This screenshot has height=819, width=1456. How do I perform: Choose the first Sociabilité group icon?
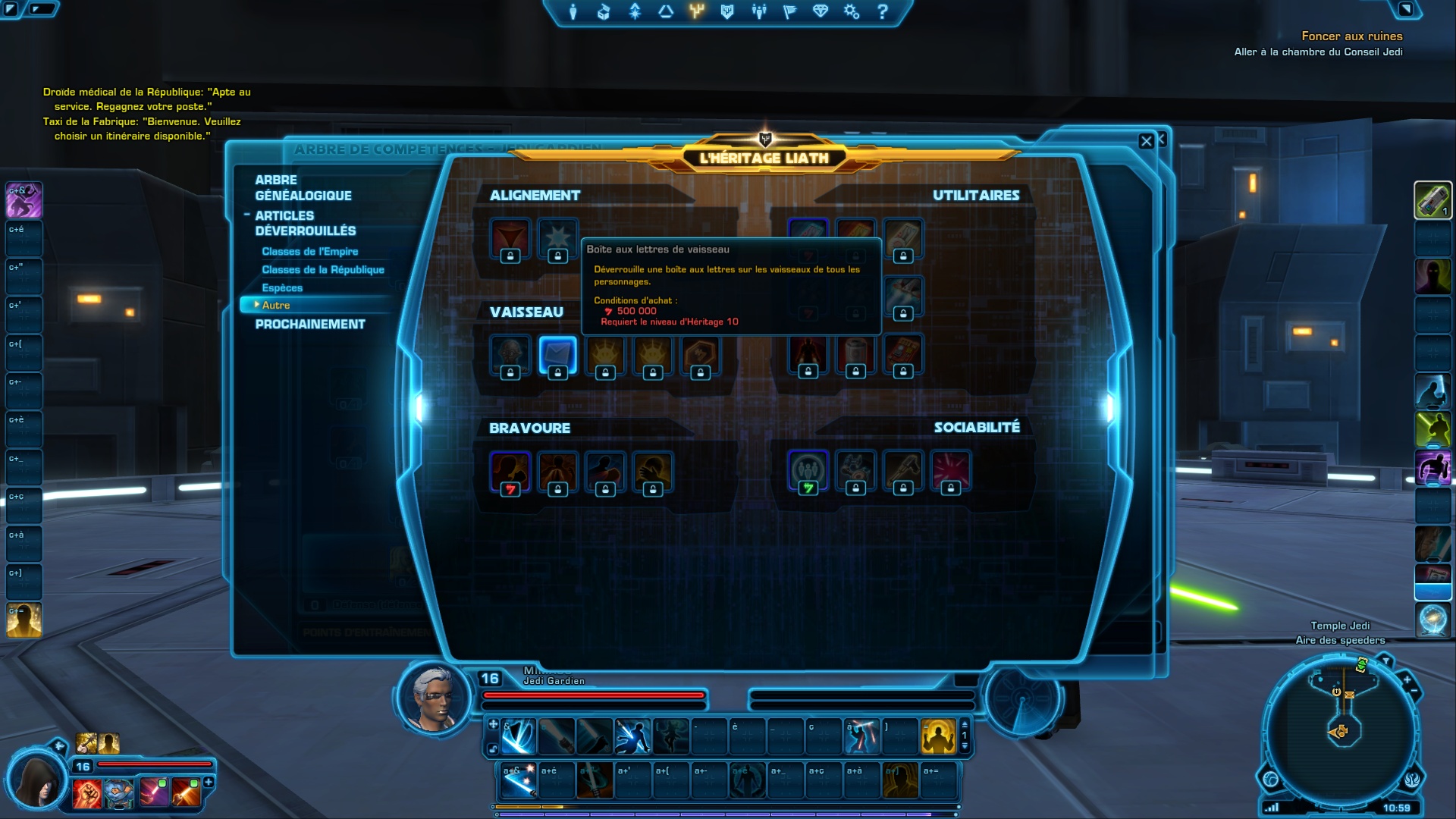pyautogui.click(x=808, y=472)
